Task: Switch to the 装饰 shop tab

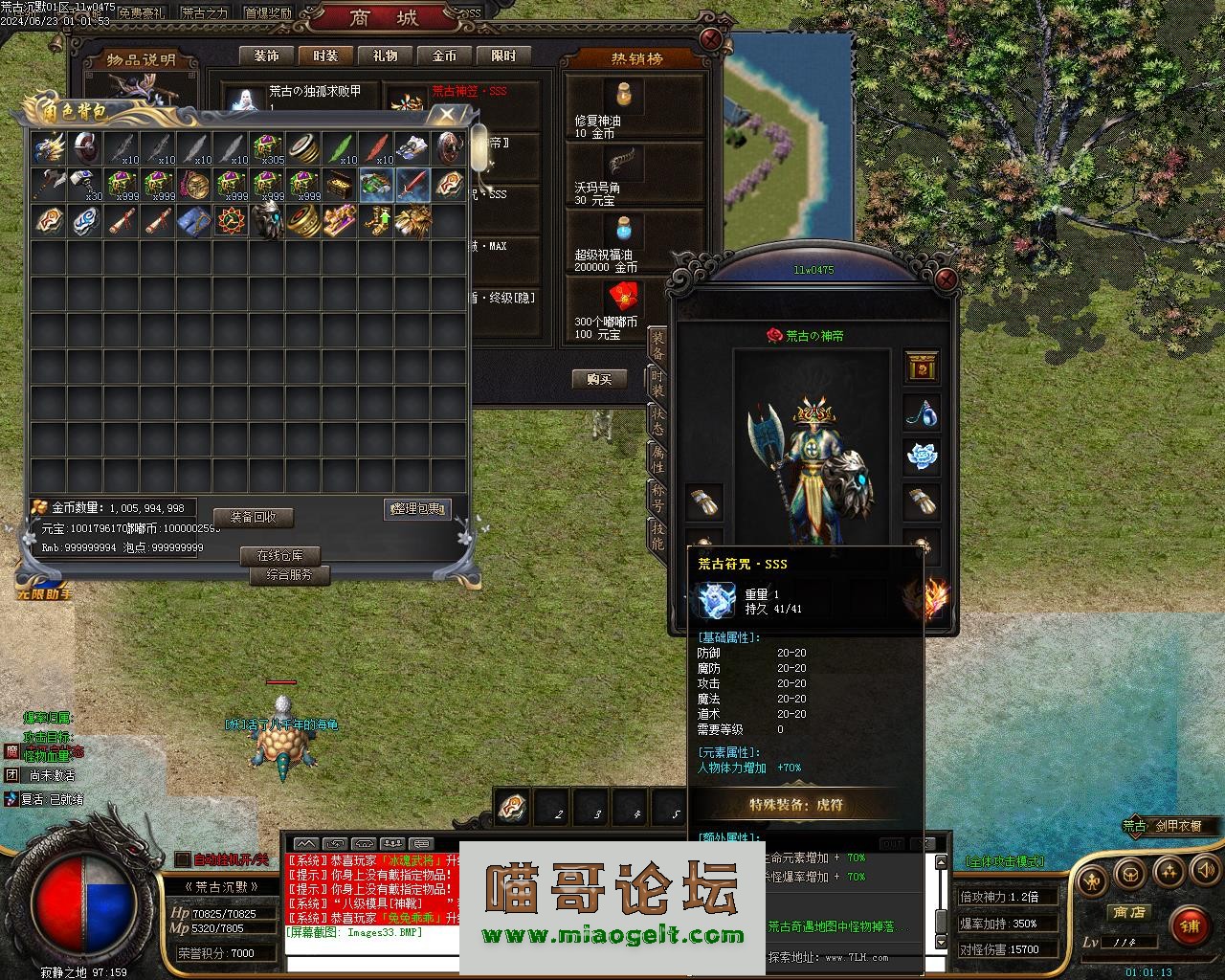Action: [266, 56]
